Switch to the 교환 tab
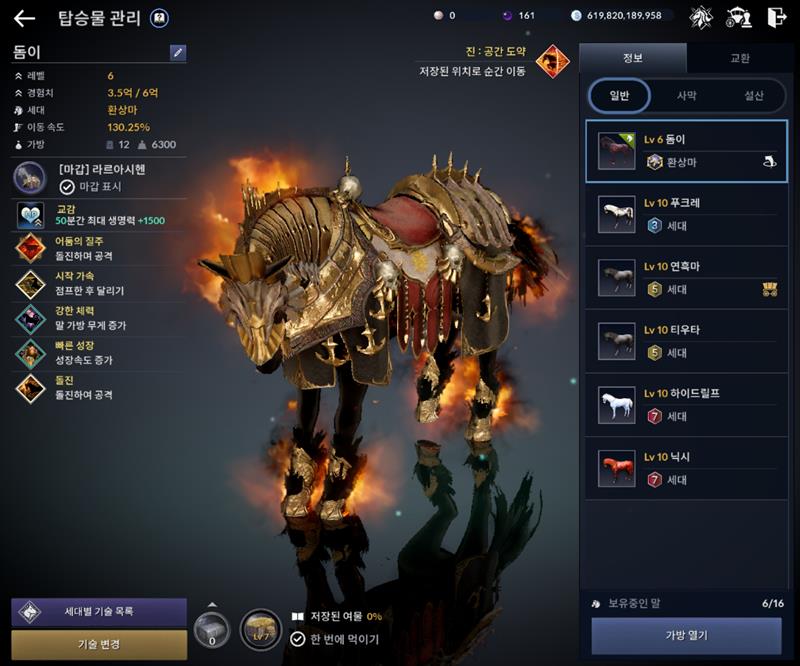Screen dimensions: 800x666 coord(740,58)
